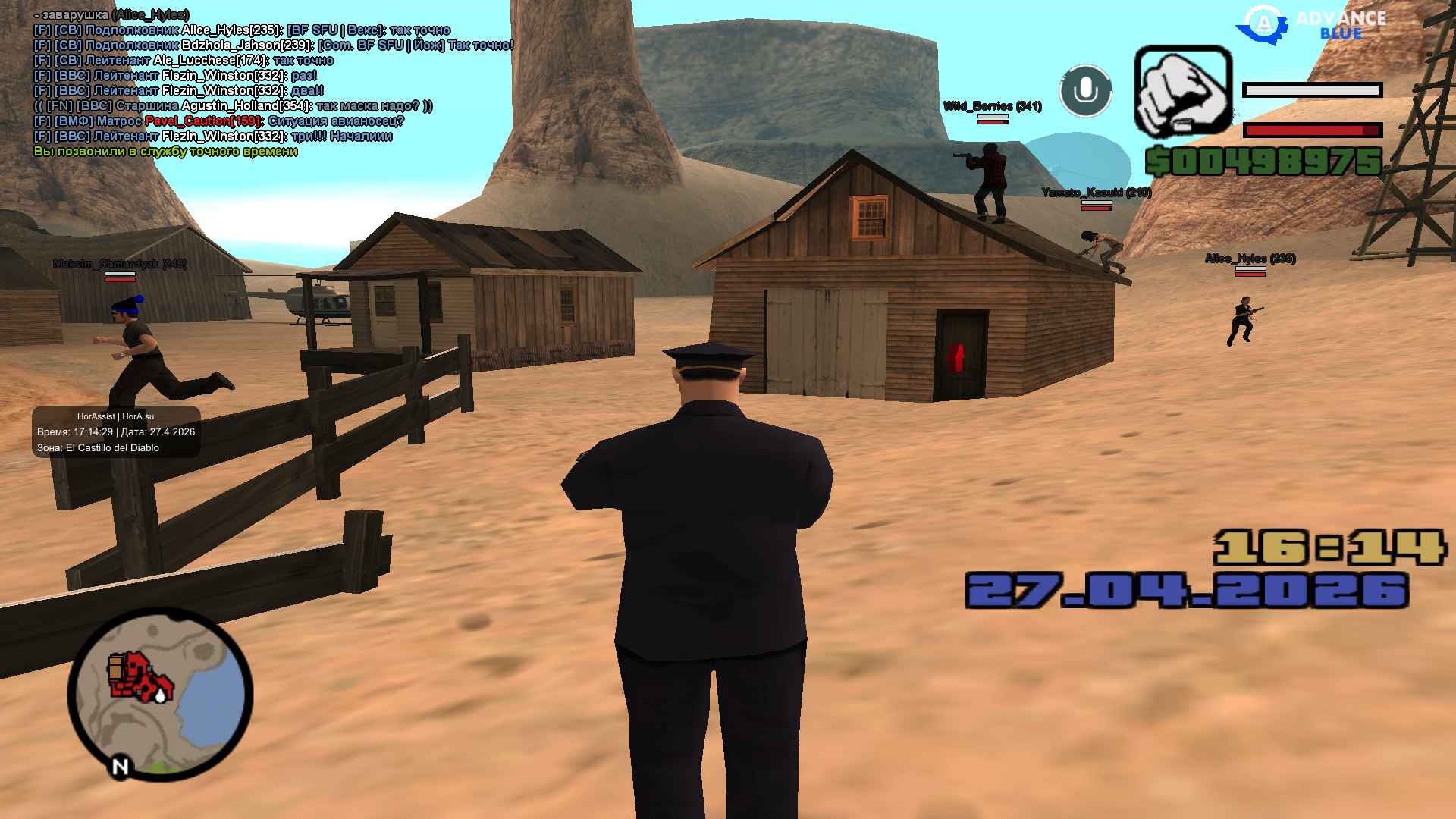Click the Advance Blue server logo
Screen dimensions: 1456x819
[1311, 24]
